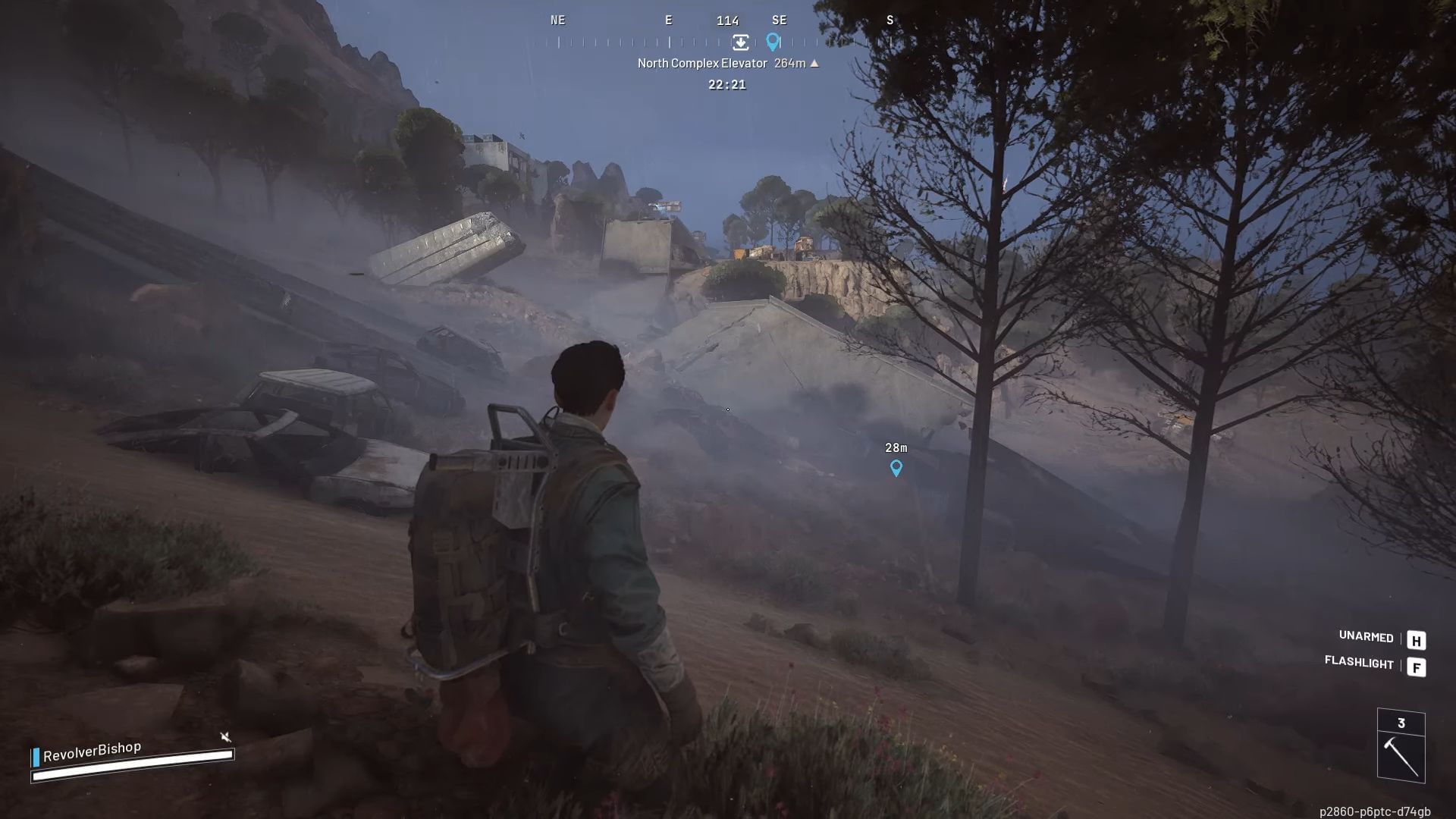The image size is (1456, 819).
Task: Click the elevation triangle next to 264m
Action: pos(814,64)
